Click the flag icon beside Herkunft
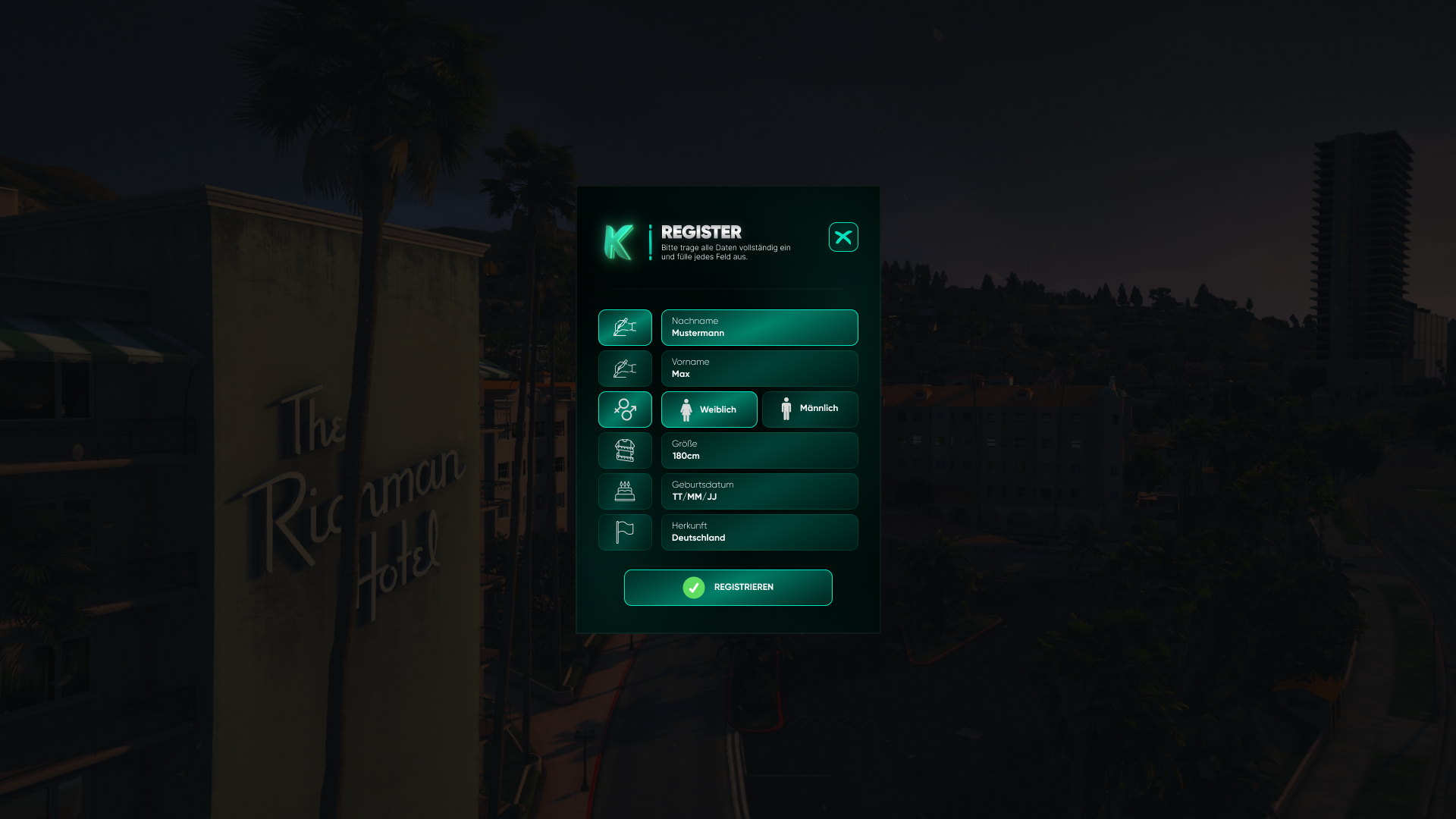The width and height of the screenshot is (1456, 819). pyautogui.click(x=625, y=532)
